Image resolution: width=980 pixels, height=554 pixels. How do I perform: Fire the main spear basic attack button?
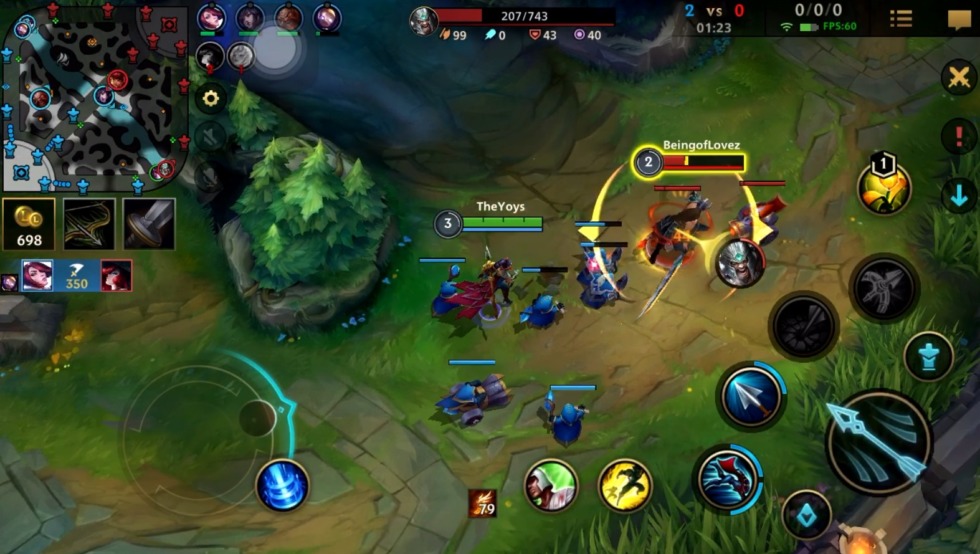[879, 442]
